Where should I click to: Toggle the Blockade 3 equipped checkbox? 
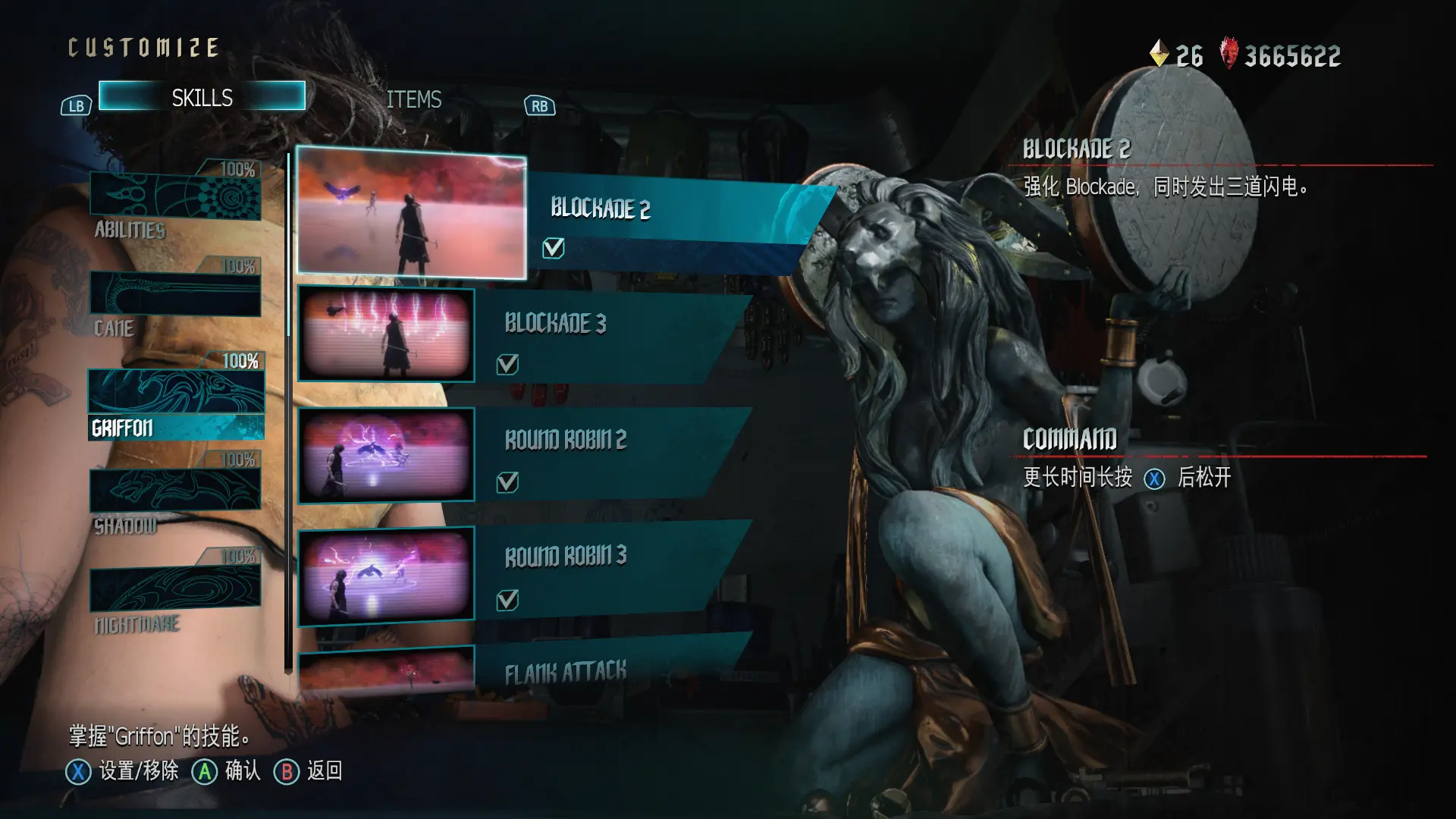tap(507, 365)
